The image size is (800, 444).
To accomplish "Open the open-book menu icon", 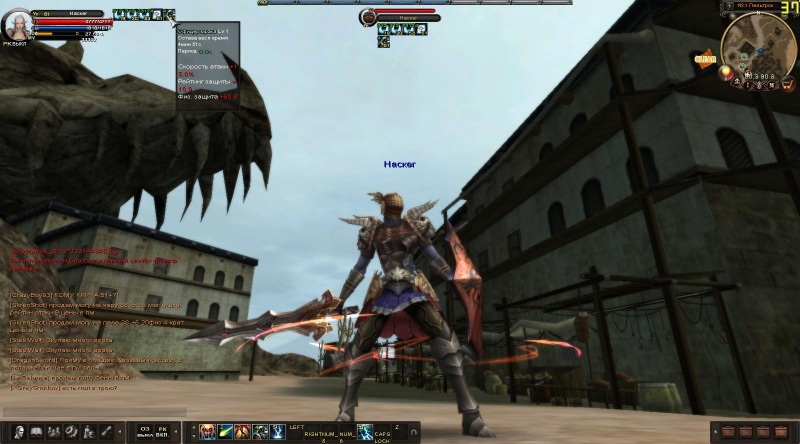I will [36, 432].
